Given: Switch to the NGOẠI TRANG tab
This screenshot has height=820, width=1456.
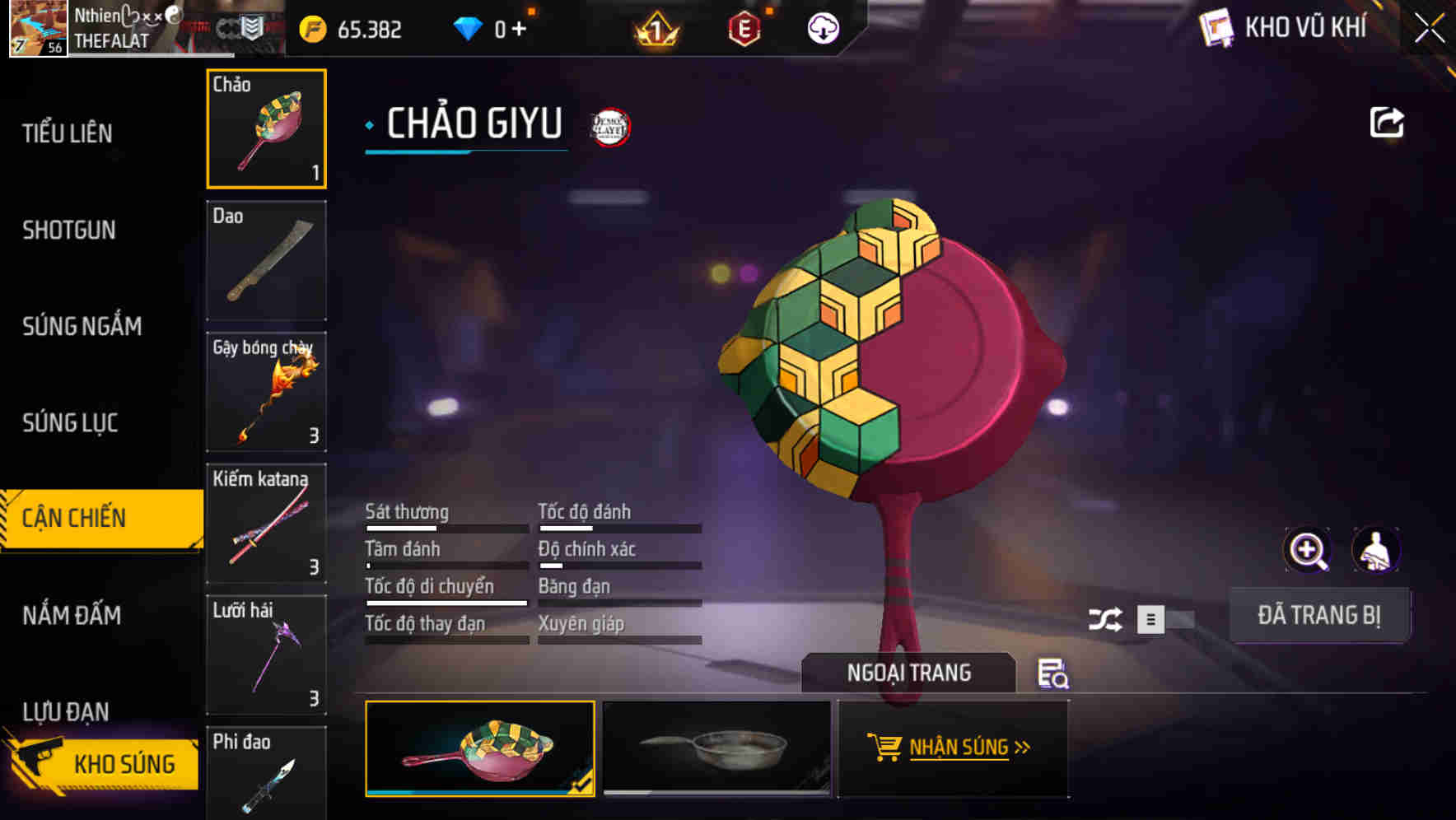Looking at the screenshot, I should (x=909, y=672).
